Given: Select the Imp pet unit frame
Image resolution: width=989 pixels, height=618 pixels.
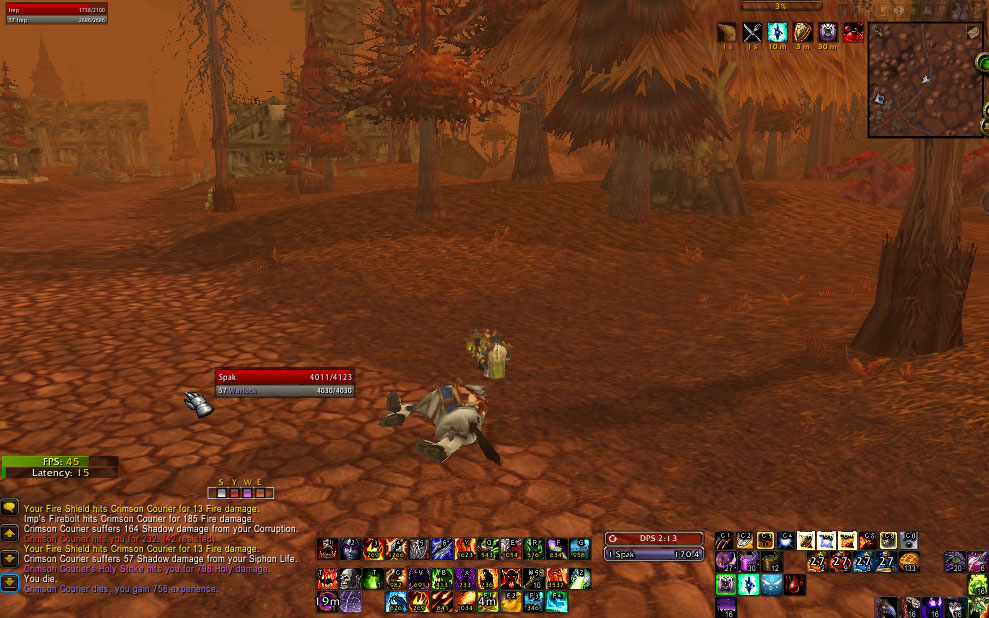Looking at the screenshot, I should (x=54, y=14).
